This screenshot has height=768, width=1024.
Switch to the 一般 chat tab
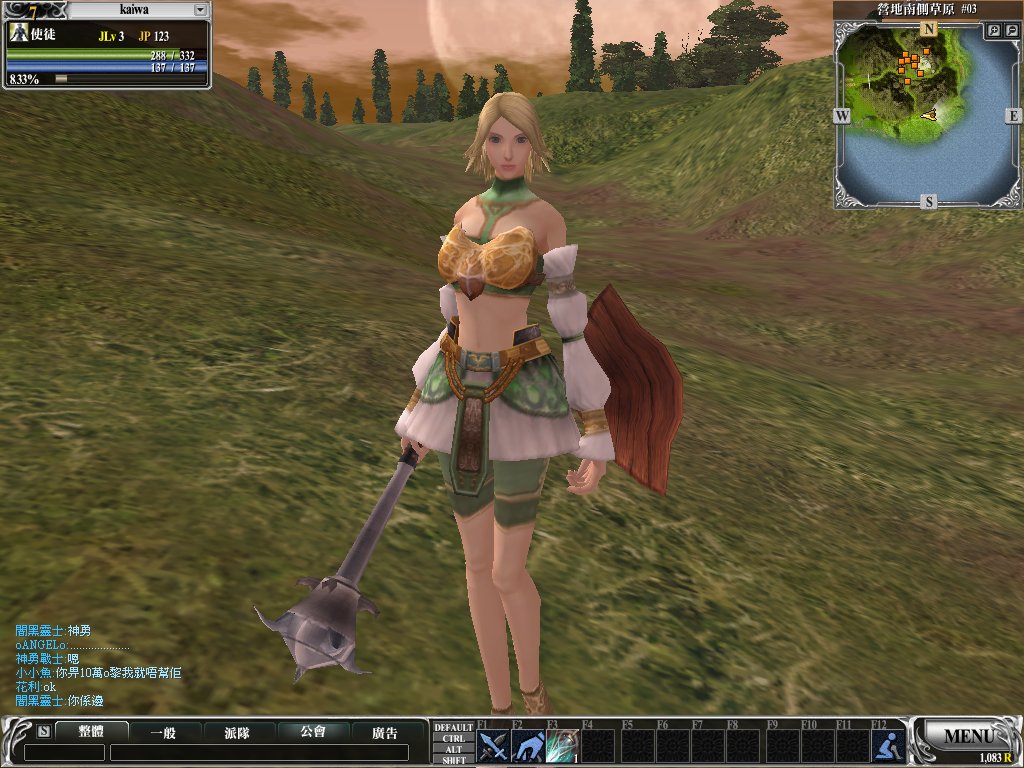coord(163,732)
